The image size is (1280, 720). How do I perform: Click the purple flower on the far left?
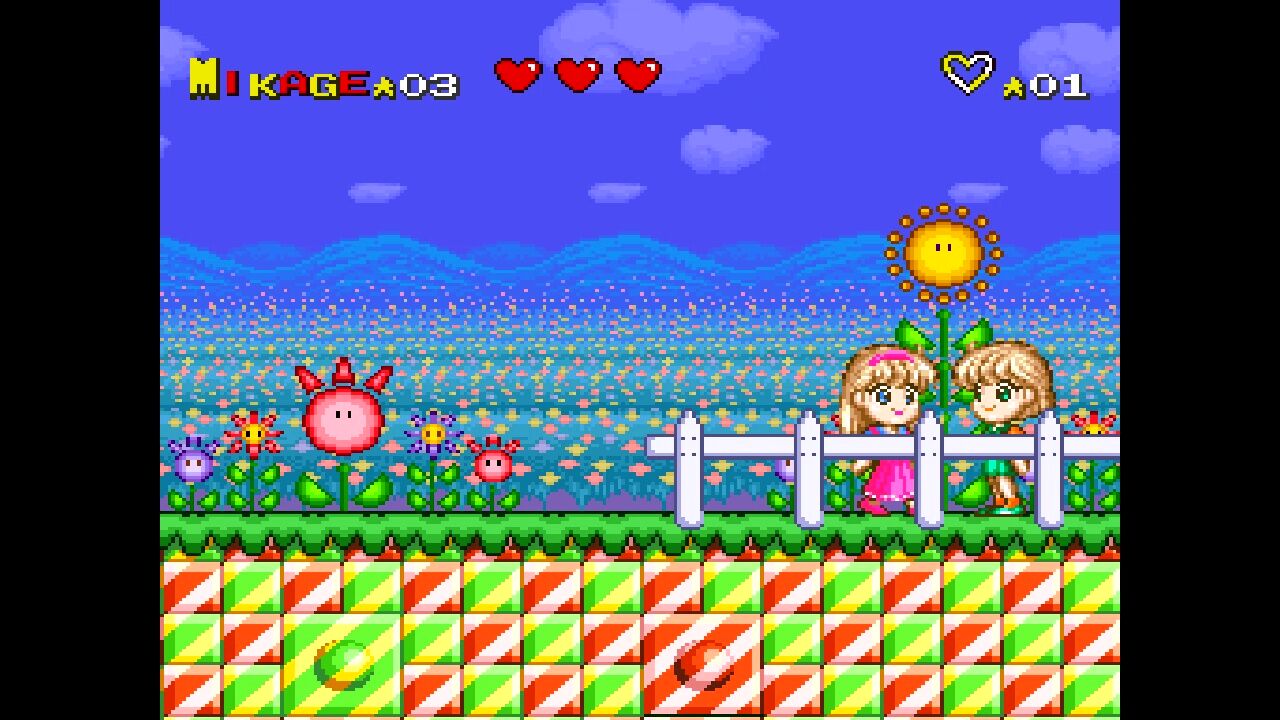point(192,467)
